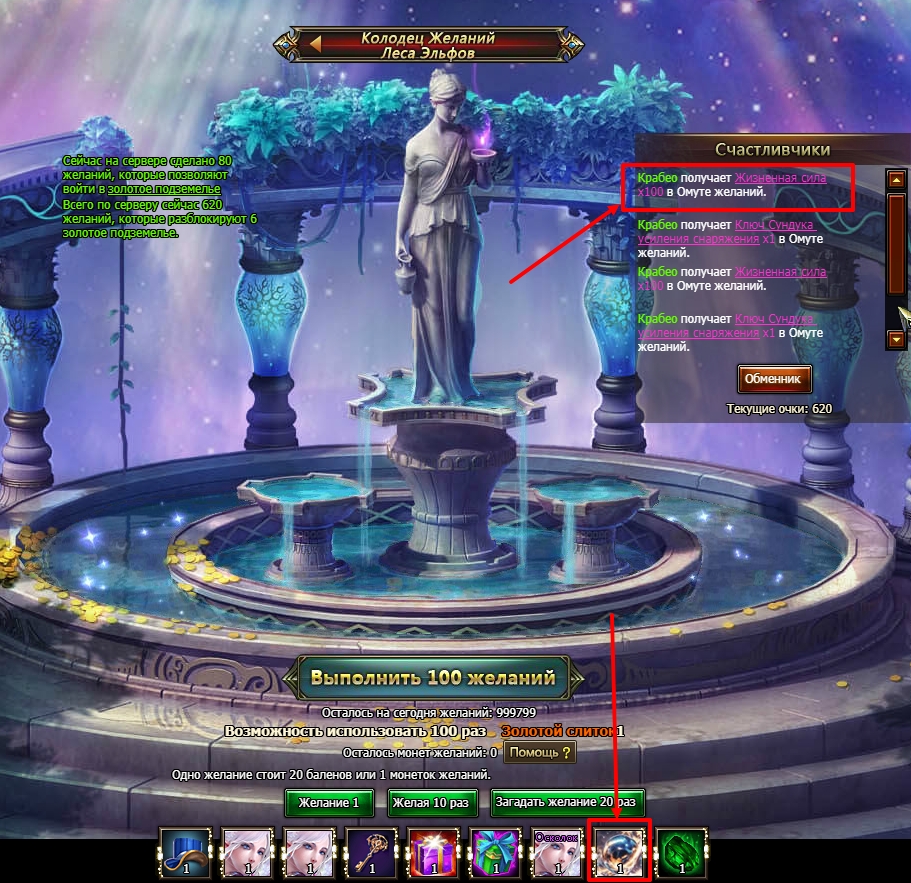This screenshot has width=911, height=883.
Task: Select "Загадать желание 20 раз"
Action: (x=567, y=802)
